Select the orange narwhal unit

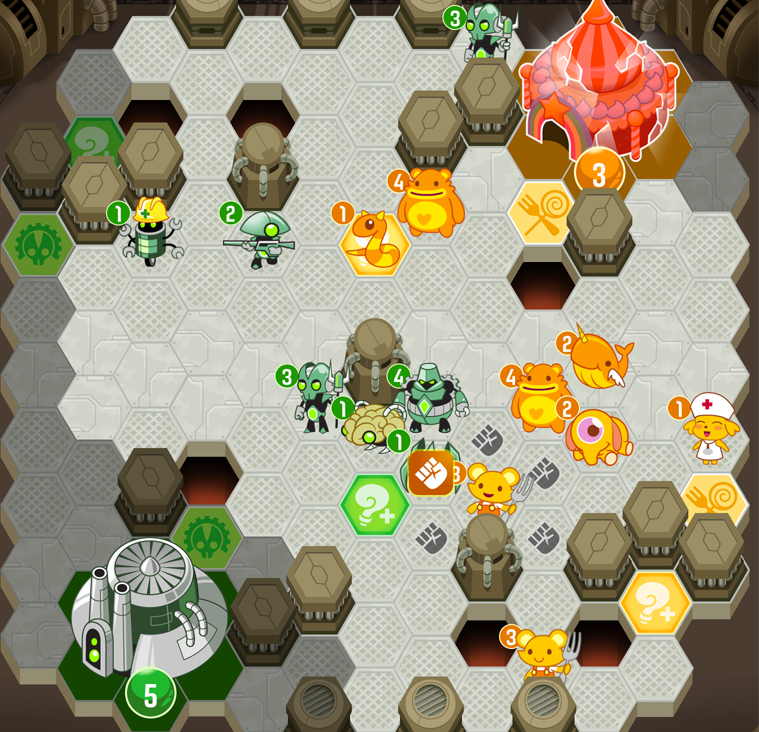(602, 361)
